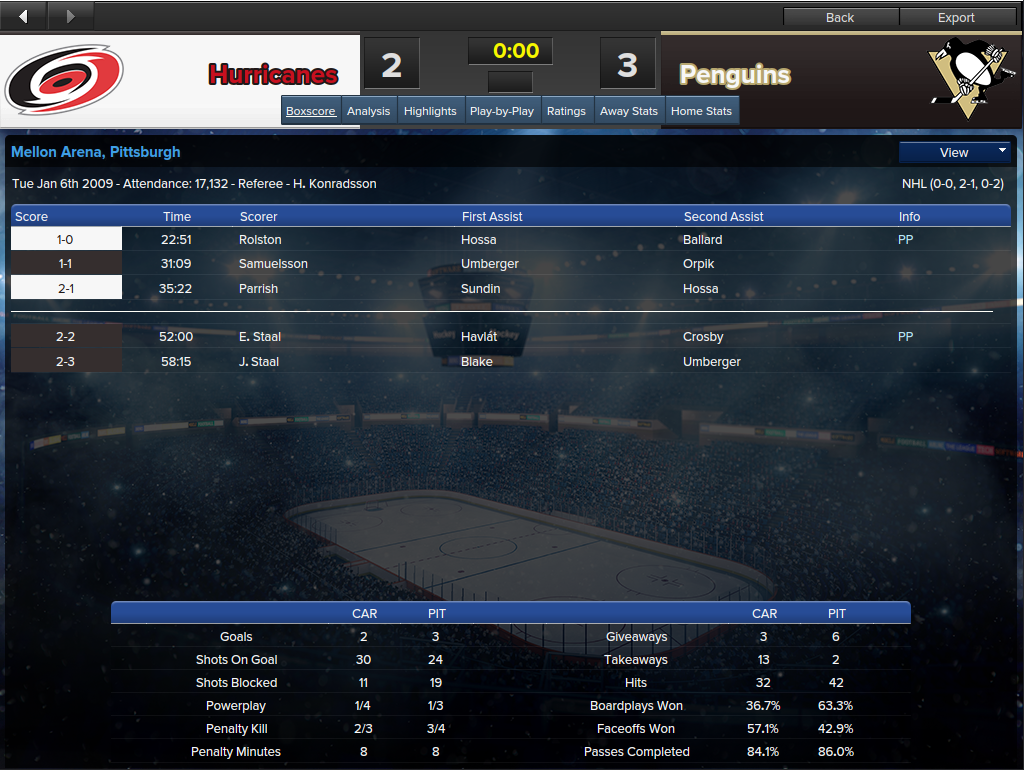Go forward with right arrow button

pos(70,16)
